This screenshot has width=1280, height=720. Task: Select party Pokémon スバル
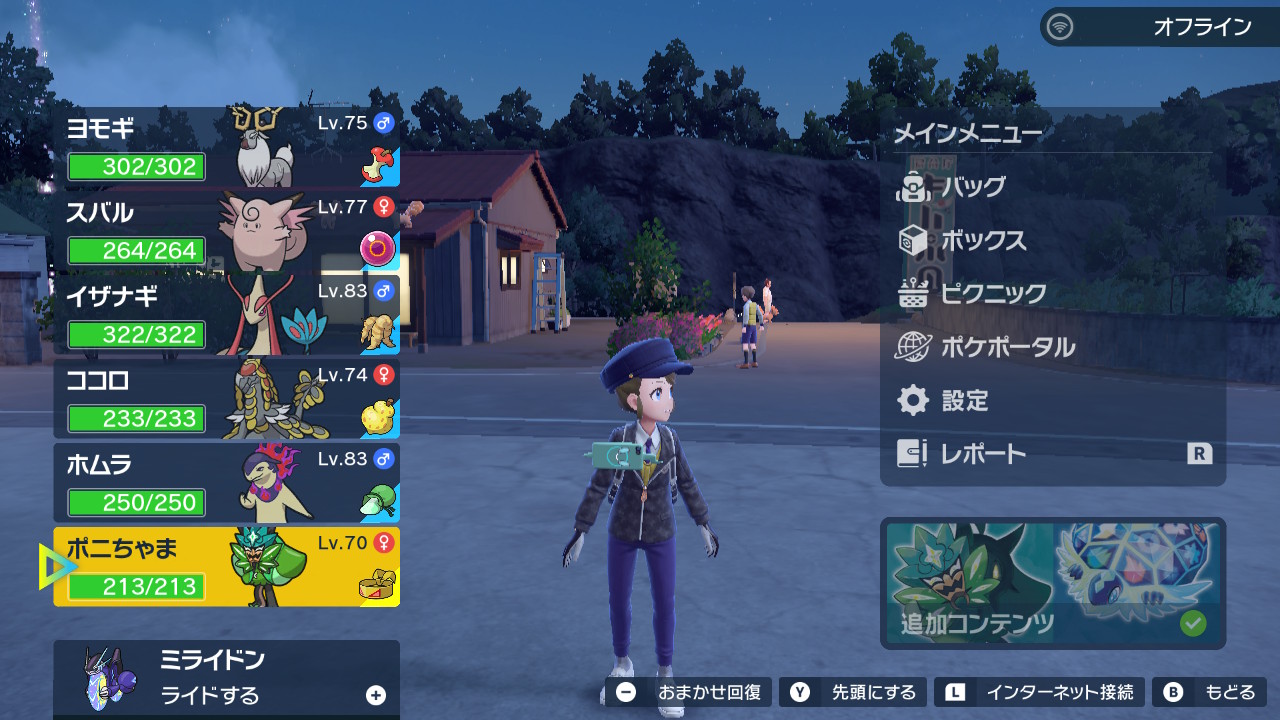click(227, 232)
